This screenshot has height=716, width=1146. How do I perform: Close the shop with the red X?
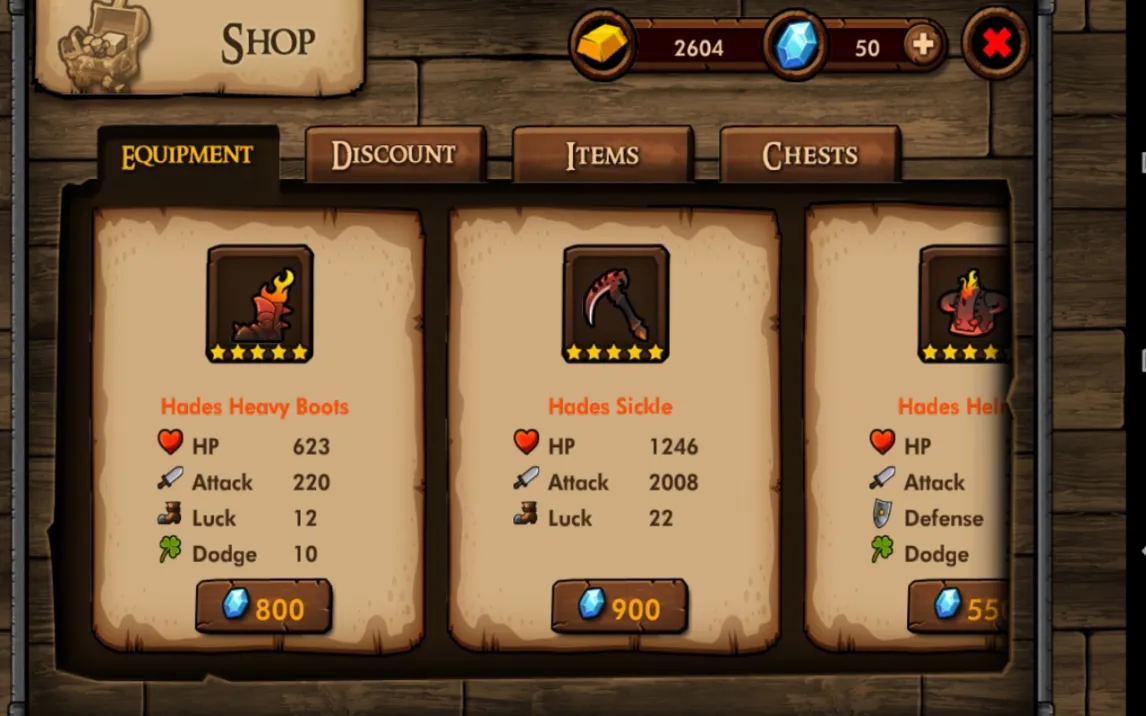point(996,45)
